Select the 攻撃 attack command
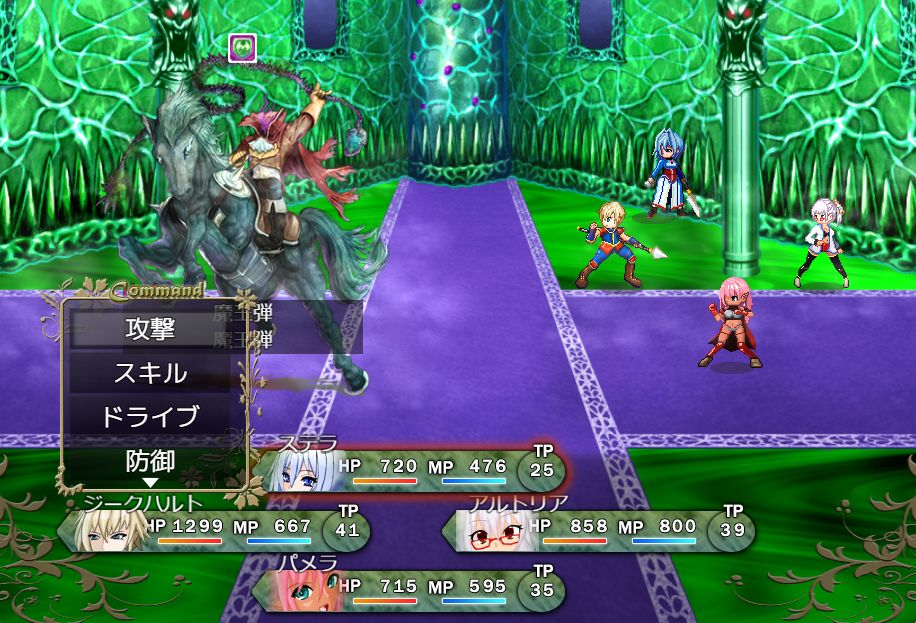Viewport: 916px width, 623px height. (x=151, y=328)
